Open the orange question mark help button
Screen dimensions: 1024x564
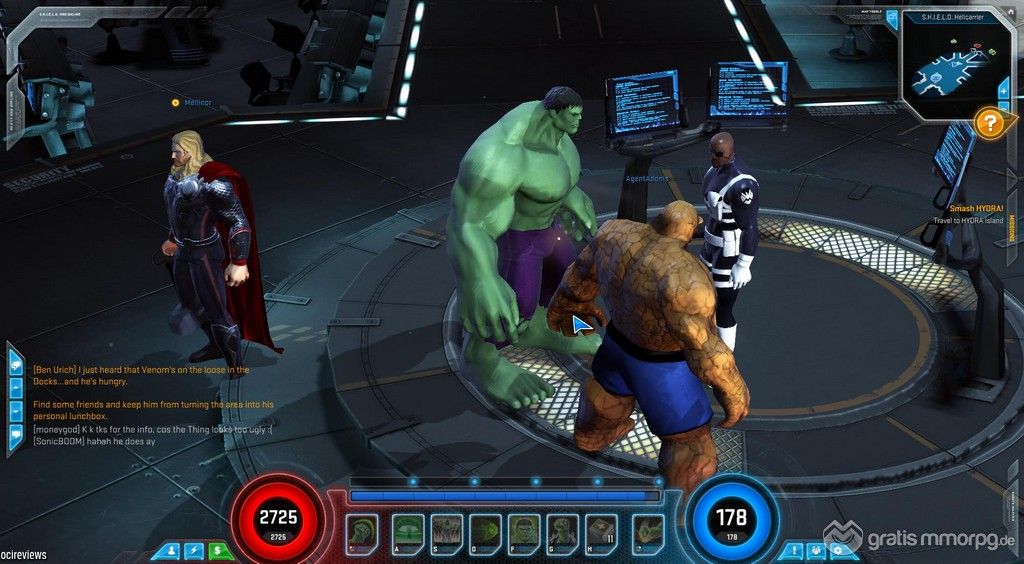click(990, 124)
